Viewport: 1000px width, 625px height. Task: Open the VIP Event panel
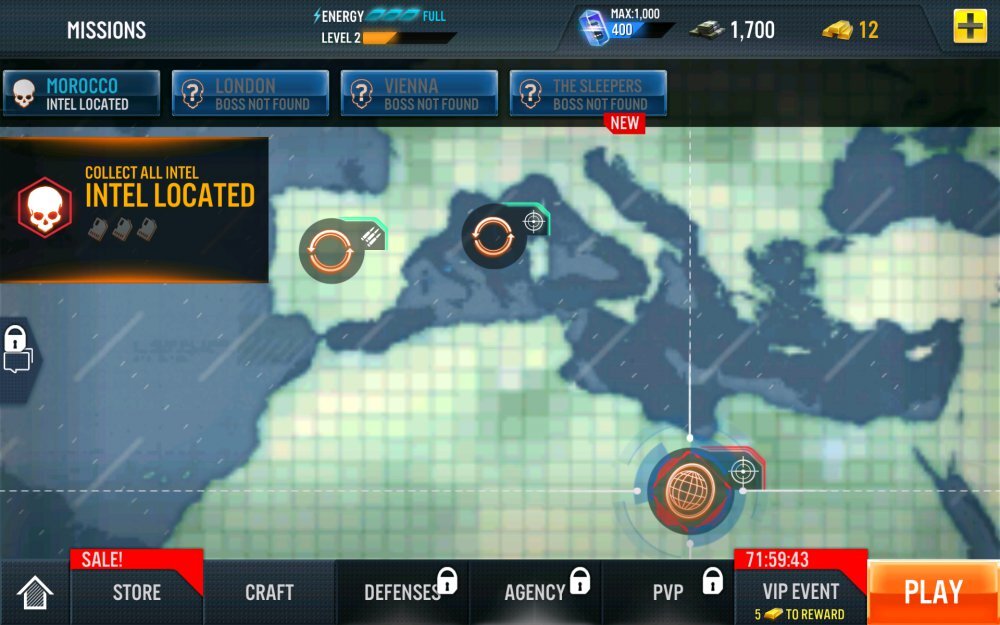800,592
